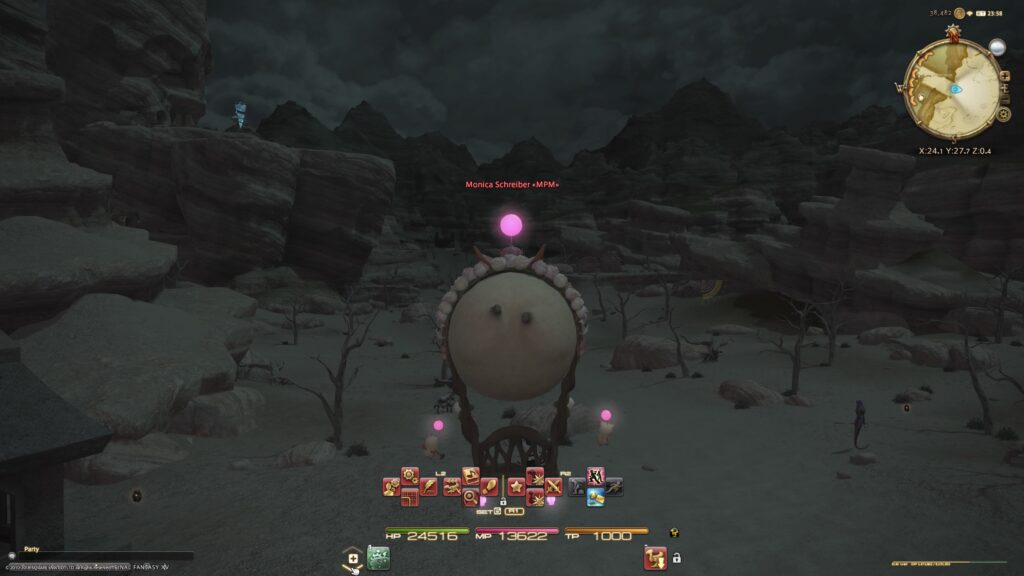This screenshot has height=576, width=1024.
Task: Use the blue-background item hotbar slot
Action: point(594,497)
